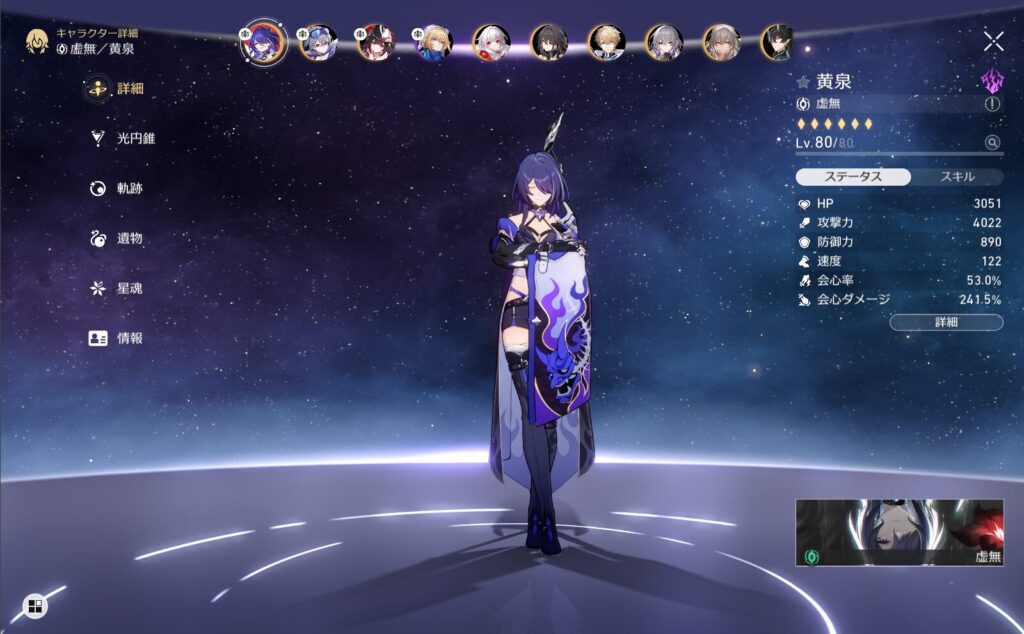The image size is (1024, 634).
Task: Show the 虚無 path info exclamation icon
Action: (992, 104)
